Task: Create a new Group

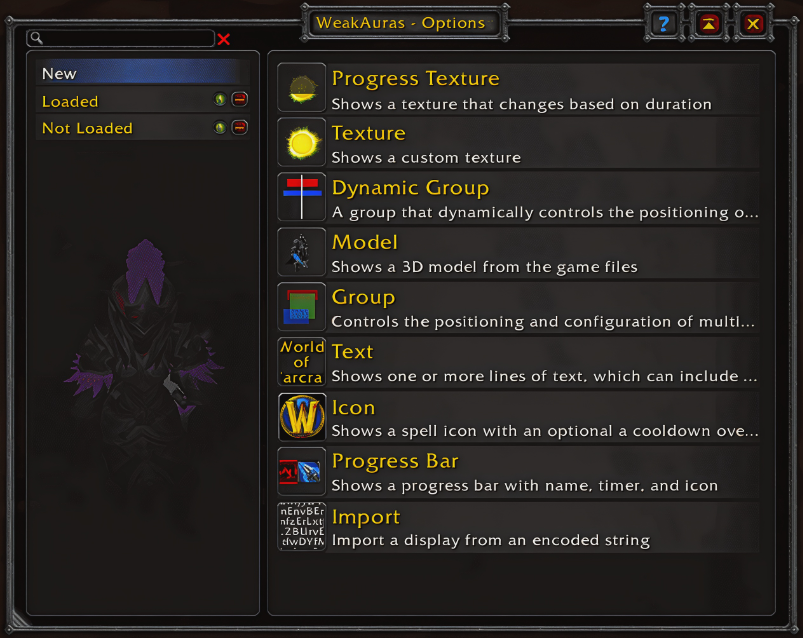Action: pyautogui.click(x=518, y=307)
